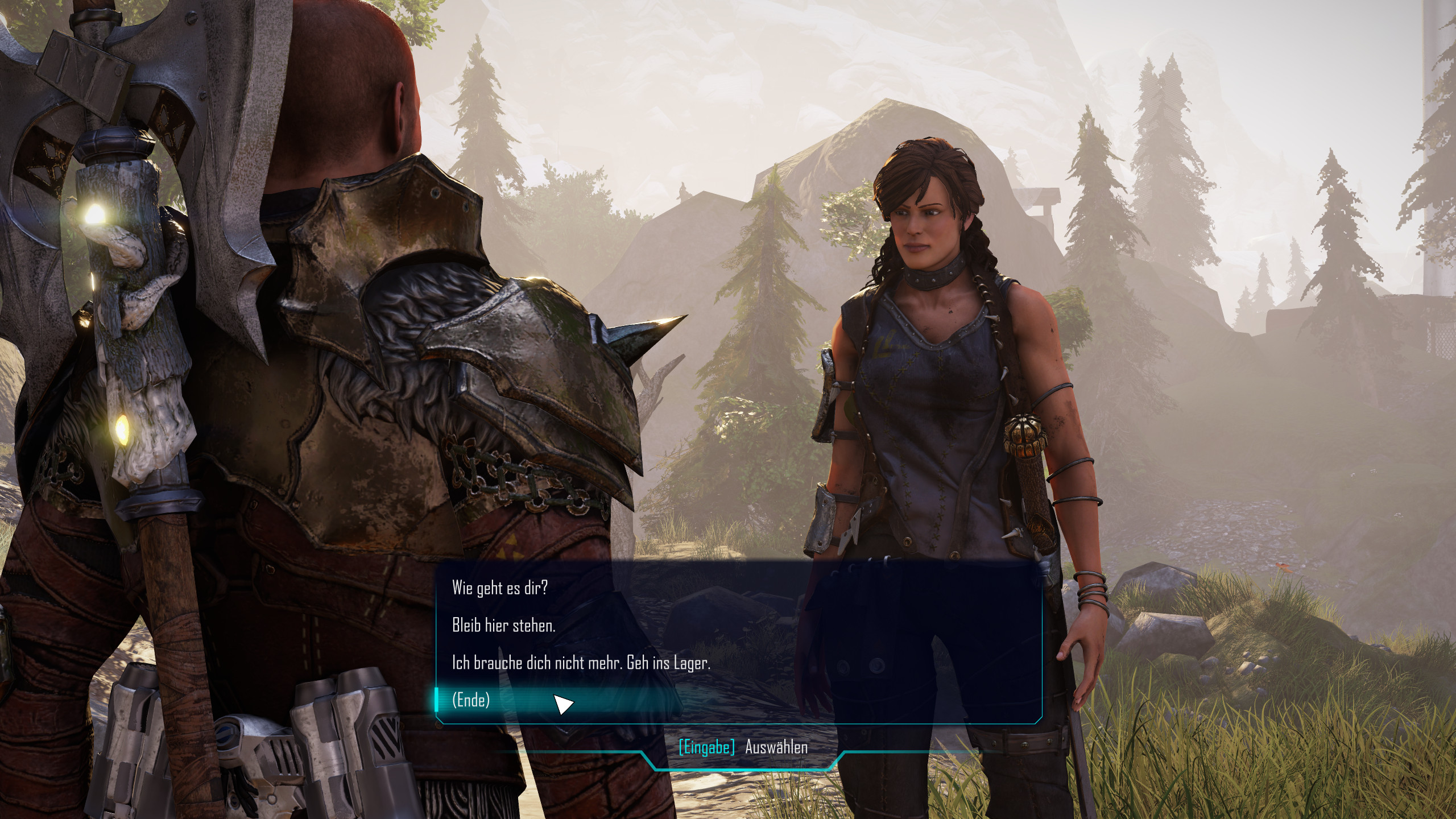Select "Ich brauche dich nicht mehr. Geh ins Lager."
Viewport: 1456px width, 819px height.
pos(581,663)
